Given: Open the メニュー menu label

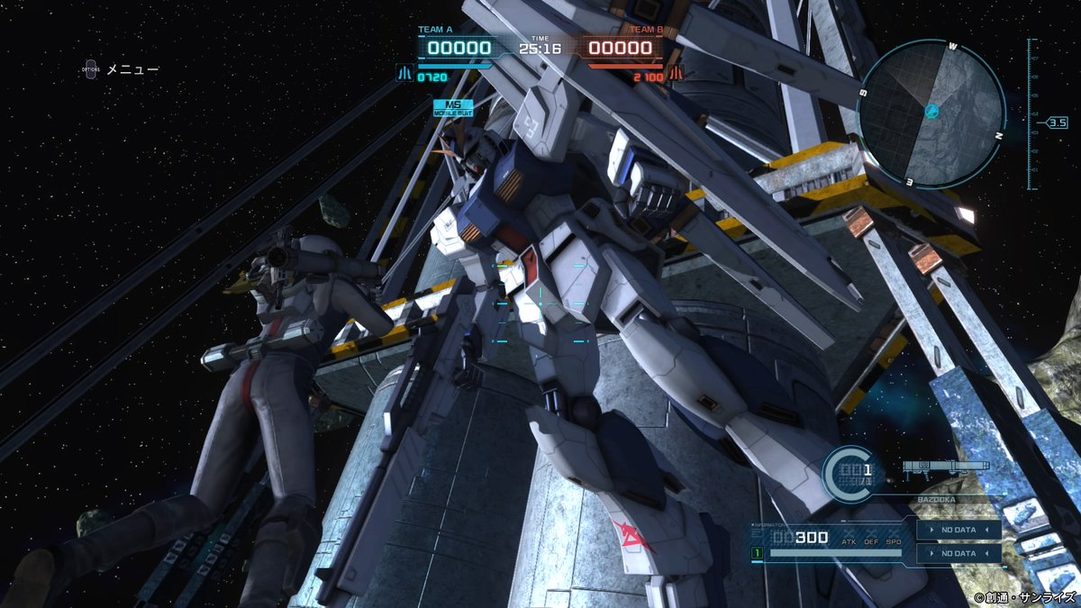Looking at the screenshot, I should [x=132, y=69].
